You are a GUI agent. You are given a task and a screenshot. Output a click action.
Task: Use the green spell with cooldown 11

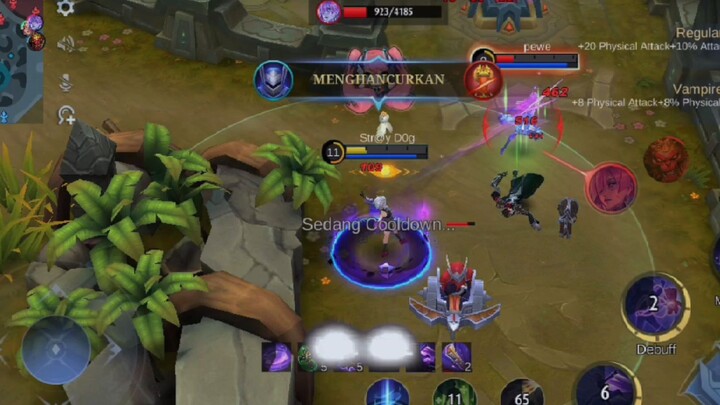click(x=453, y=394)
